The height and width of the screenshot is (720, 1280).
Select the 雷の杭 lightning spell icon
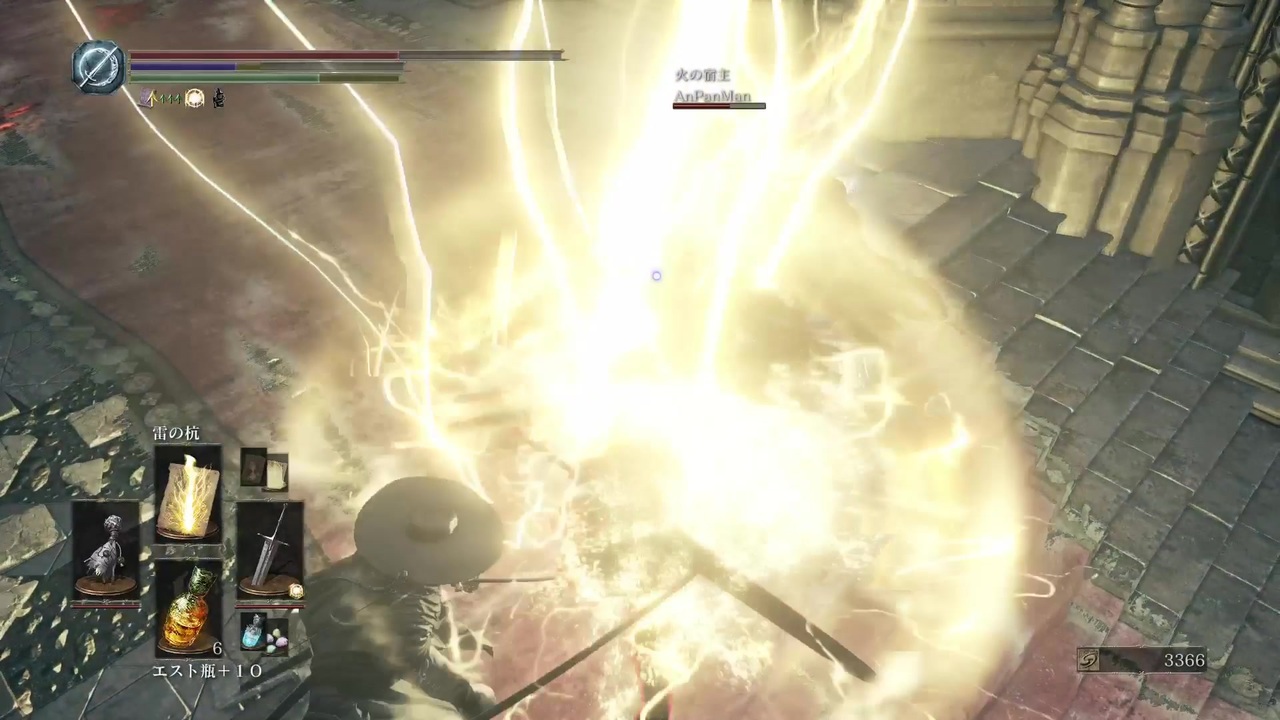189,497
